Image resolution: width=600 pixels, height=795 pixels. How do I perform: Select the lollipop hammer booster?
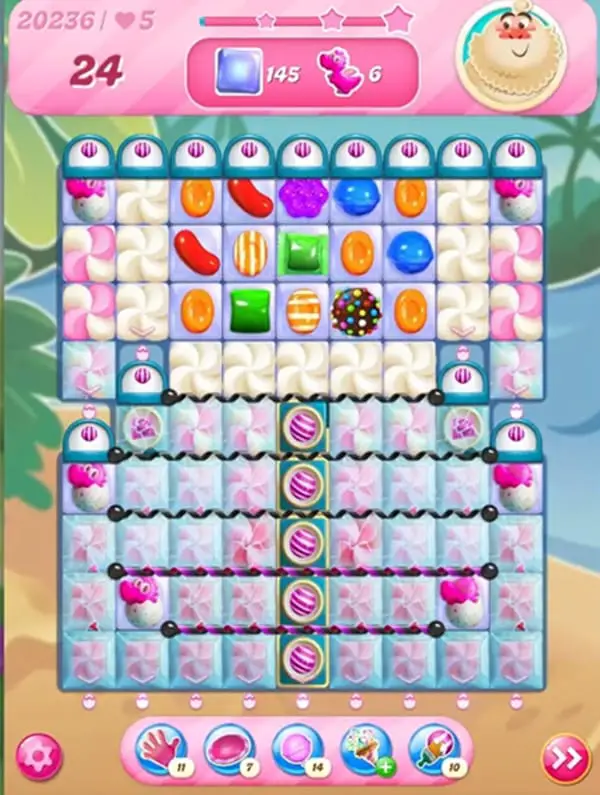pos(296,749)
